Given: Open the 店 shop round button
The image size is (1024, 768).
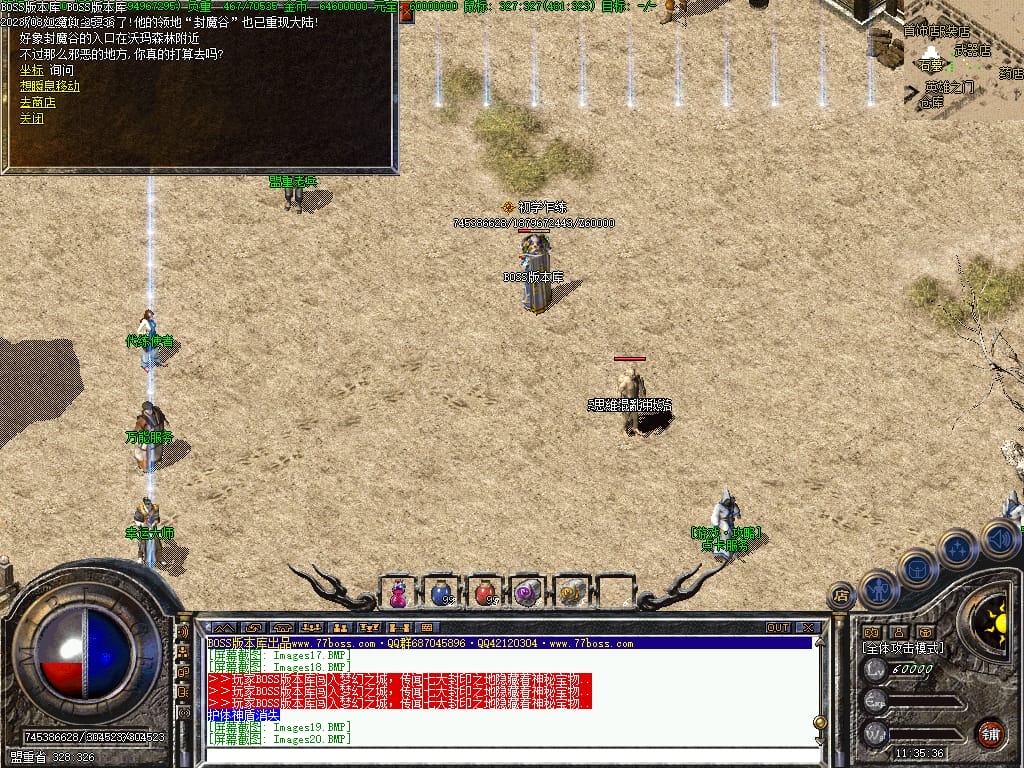Looking at the screenshot, I should coord(841,595).
